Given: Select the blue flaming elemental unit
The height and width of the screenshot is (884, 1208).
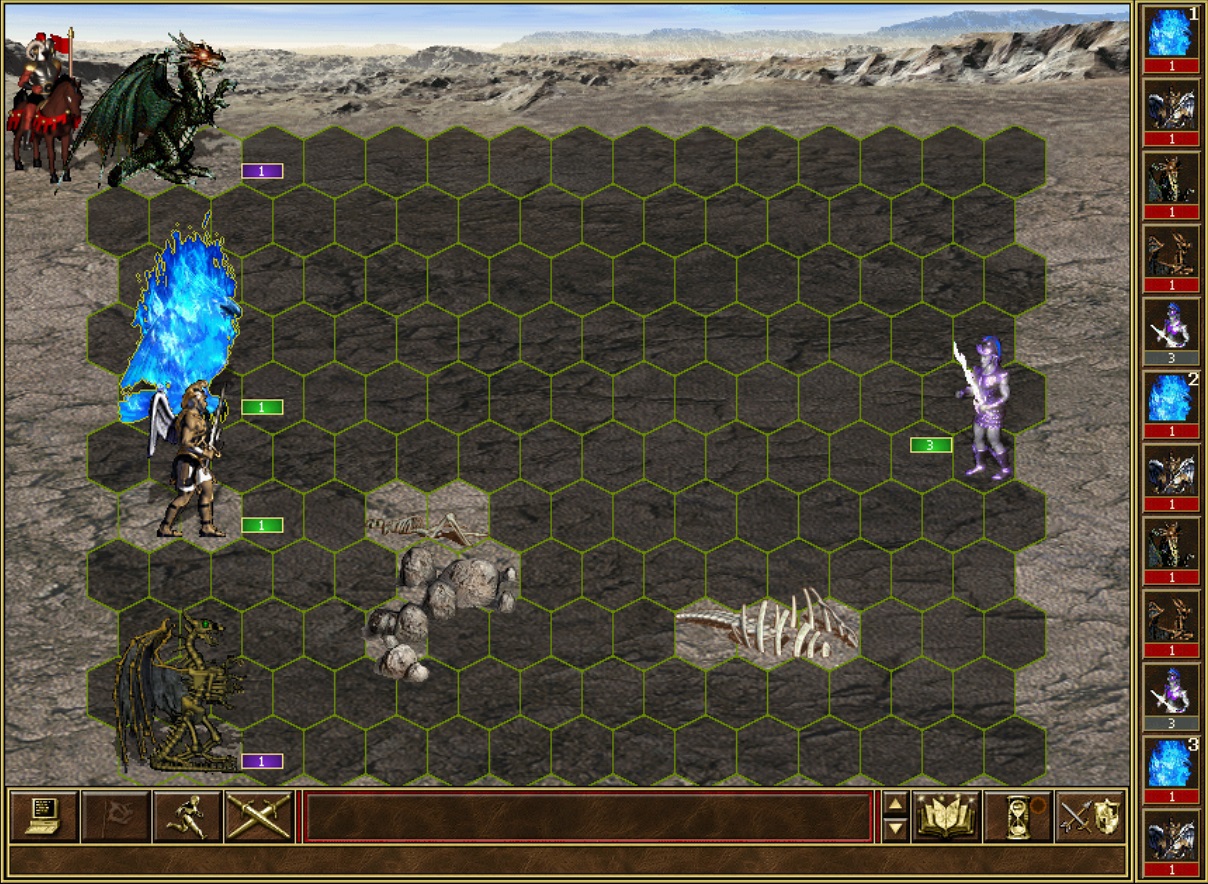Looking at the screenshot, I should coord(182,325).
